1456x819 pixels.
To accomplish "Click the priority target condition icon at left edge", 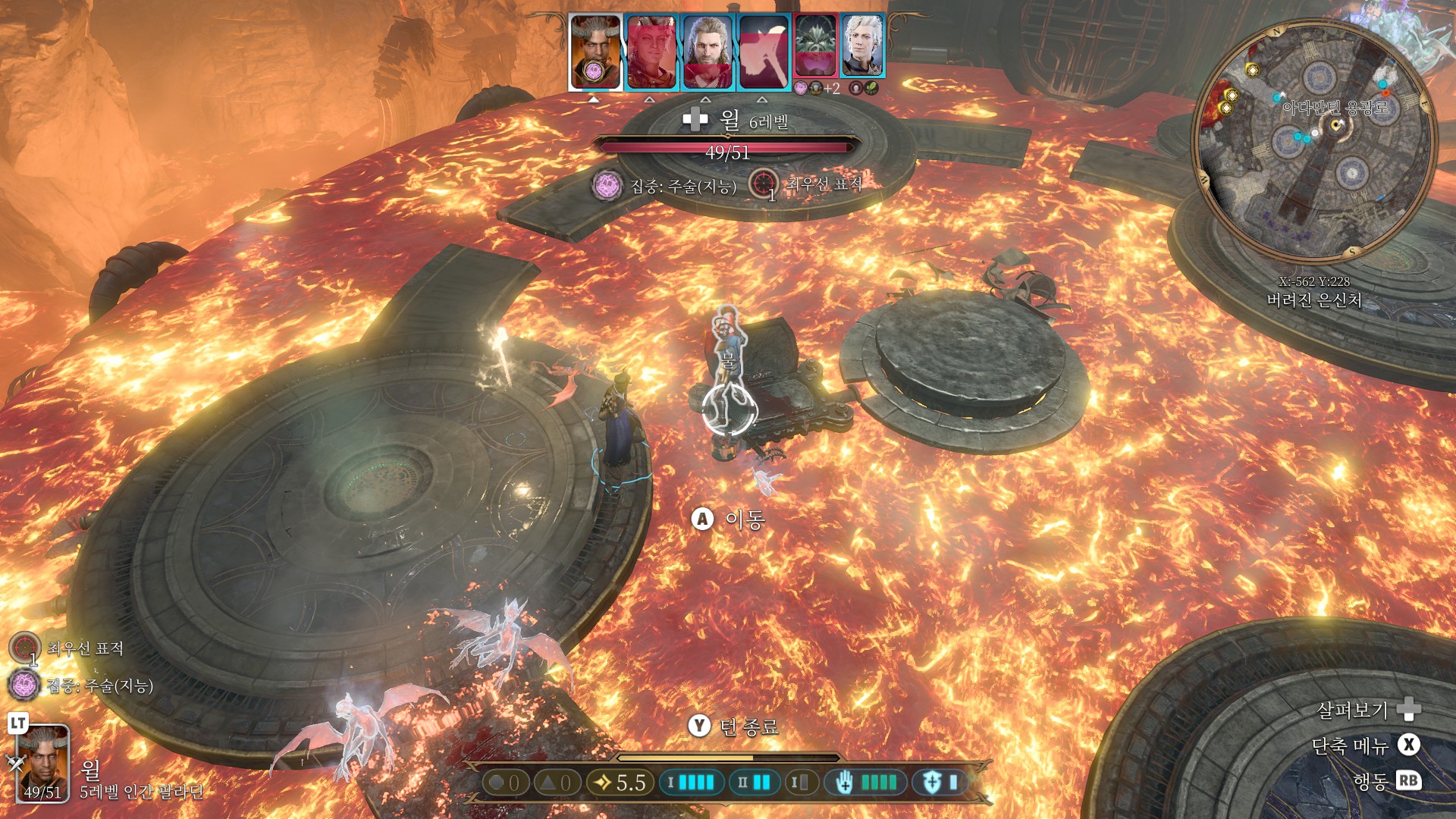I will [24, 648].
